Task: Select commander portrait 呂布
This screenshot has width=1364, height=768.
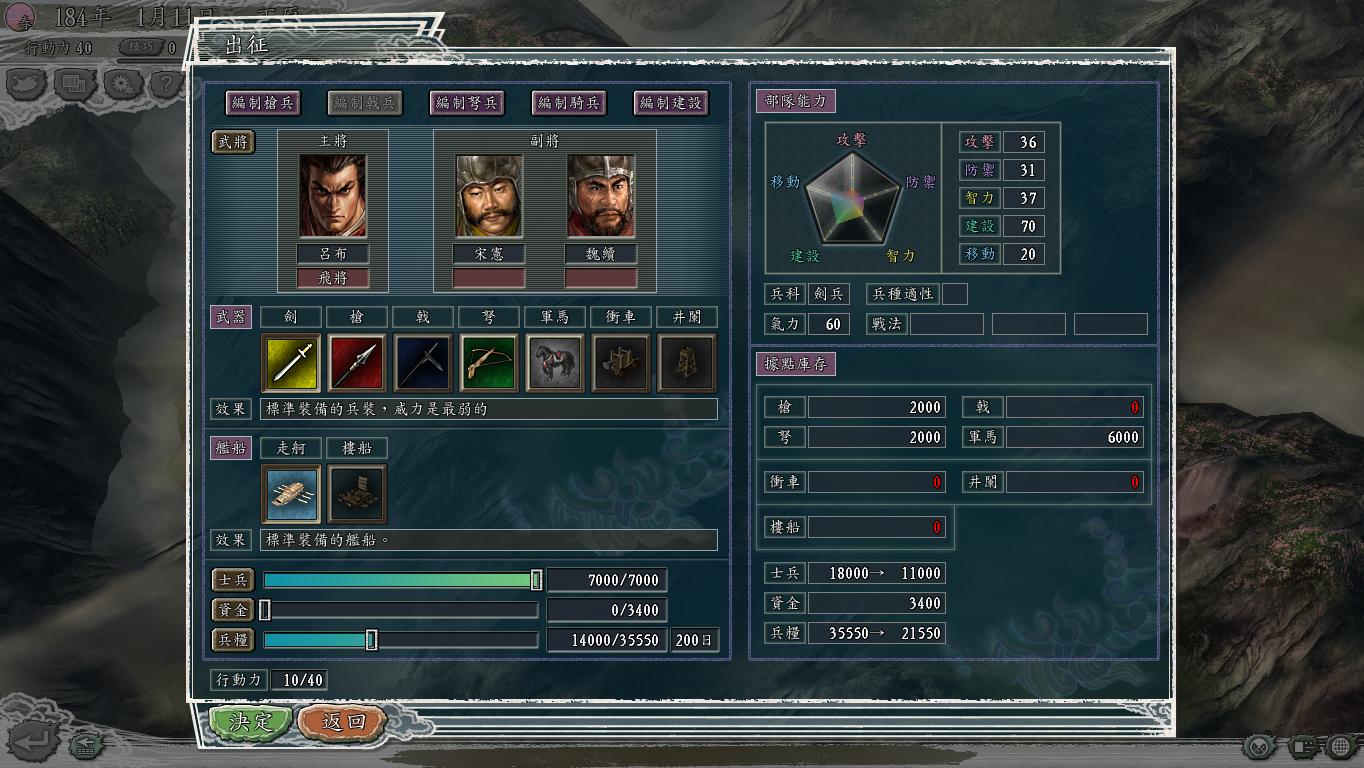Action: 333,196
